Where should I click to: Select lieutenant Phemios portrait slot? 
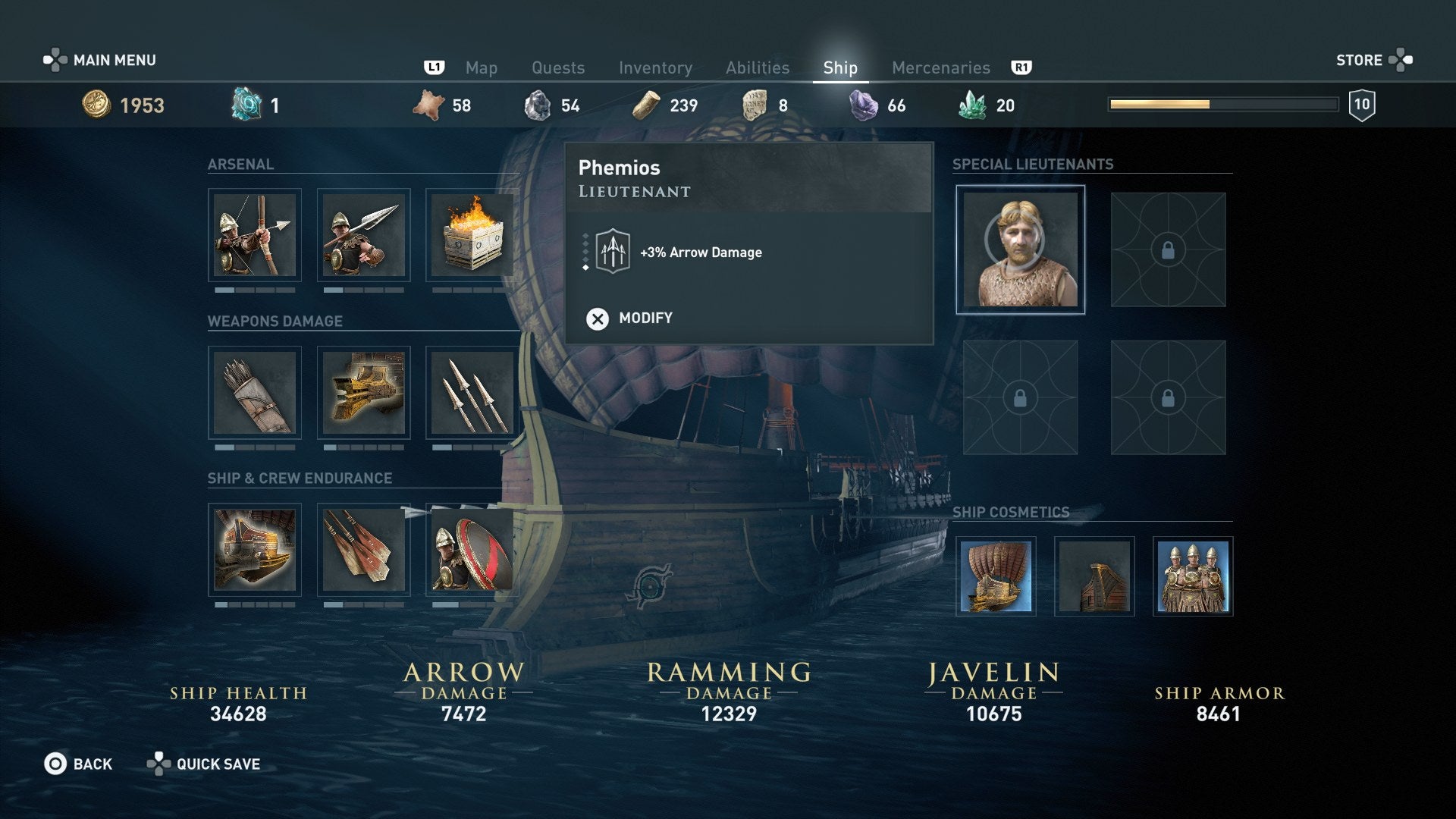[x=1020, y=249]
